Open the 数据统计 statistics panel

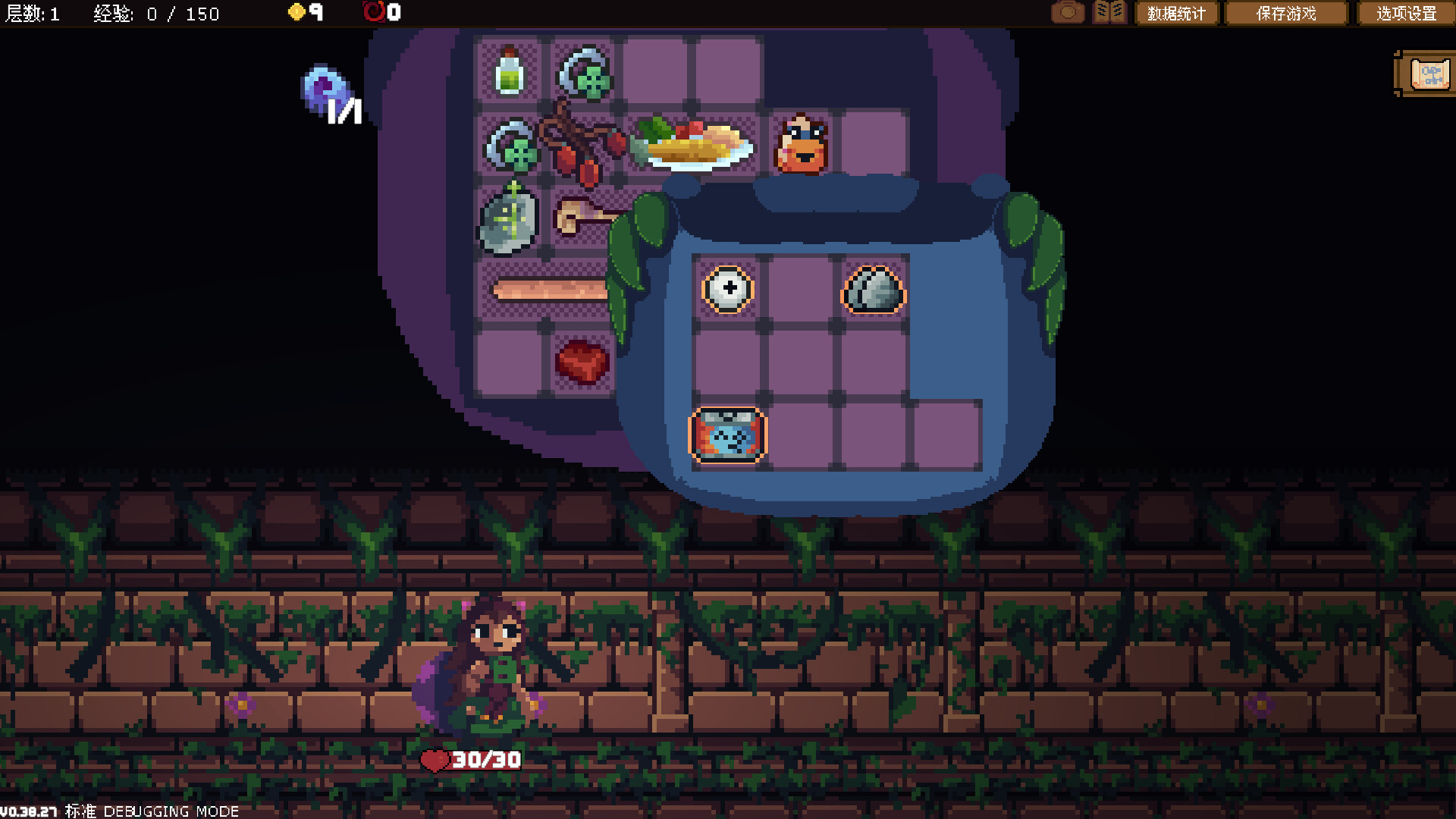pyautogui.click(x=1176, y=13)
